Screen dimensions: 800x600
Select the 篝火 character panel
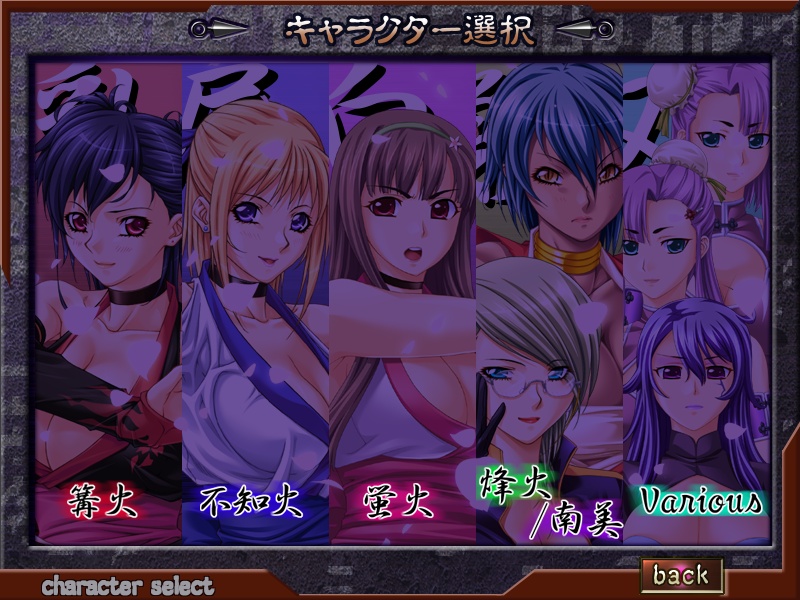point(107,300)
